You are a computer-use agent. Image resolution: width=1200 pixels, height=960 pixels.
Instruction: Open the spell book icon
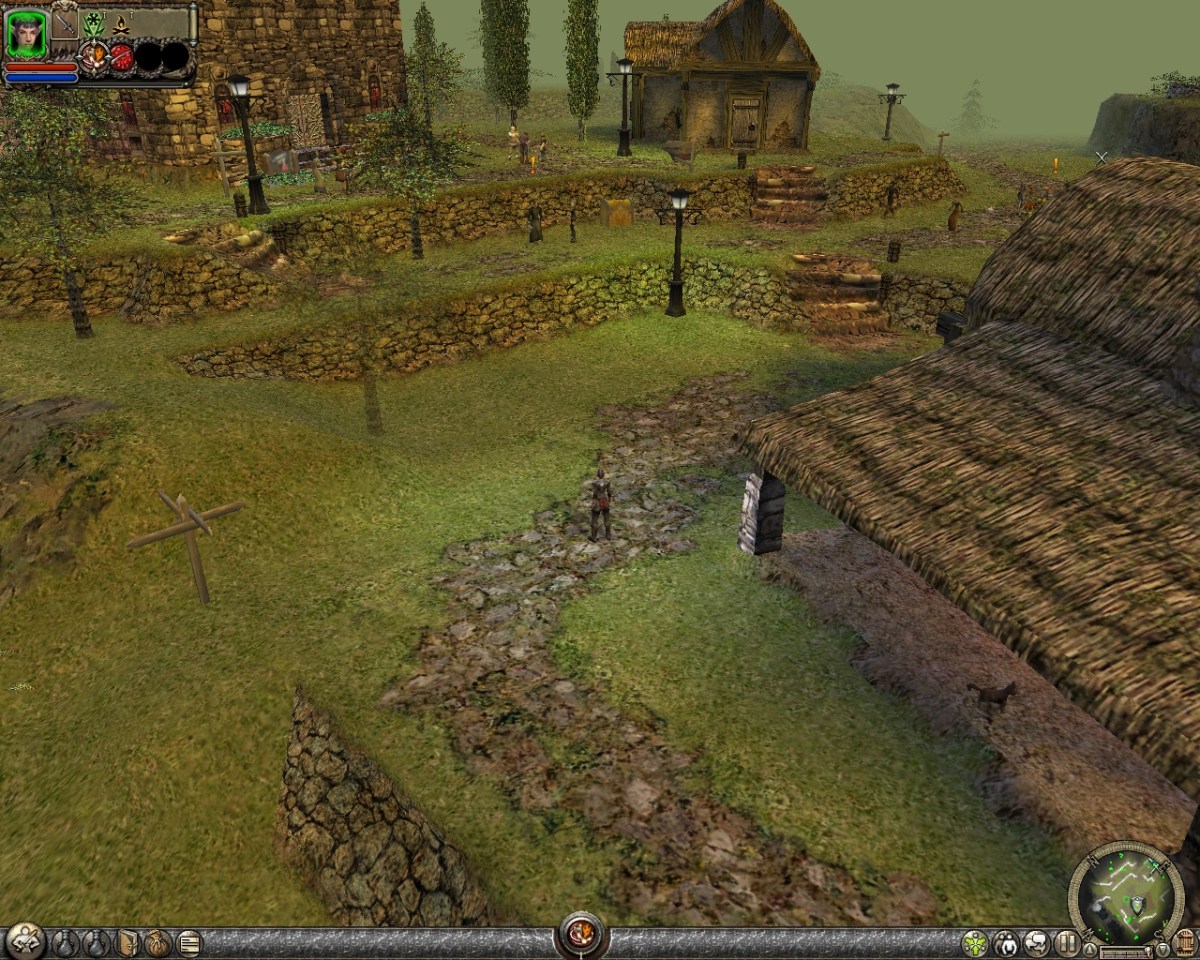coord(128,943)
